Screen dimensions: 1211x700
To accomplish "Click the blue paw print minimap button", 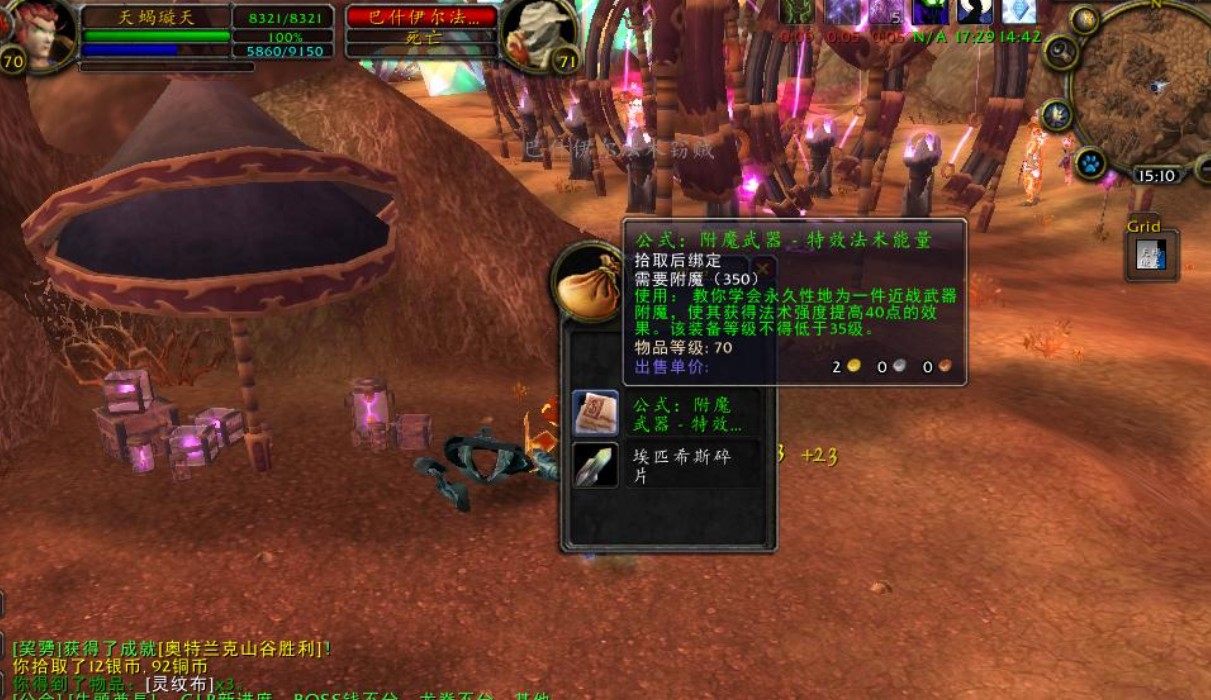I will pyautogui.click(x=1090, y=162).
